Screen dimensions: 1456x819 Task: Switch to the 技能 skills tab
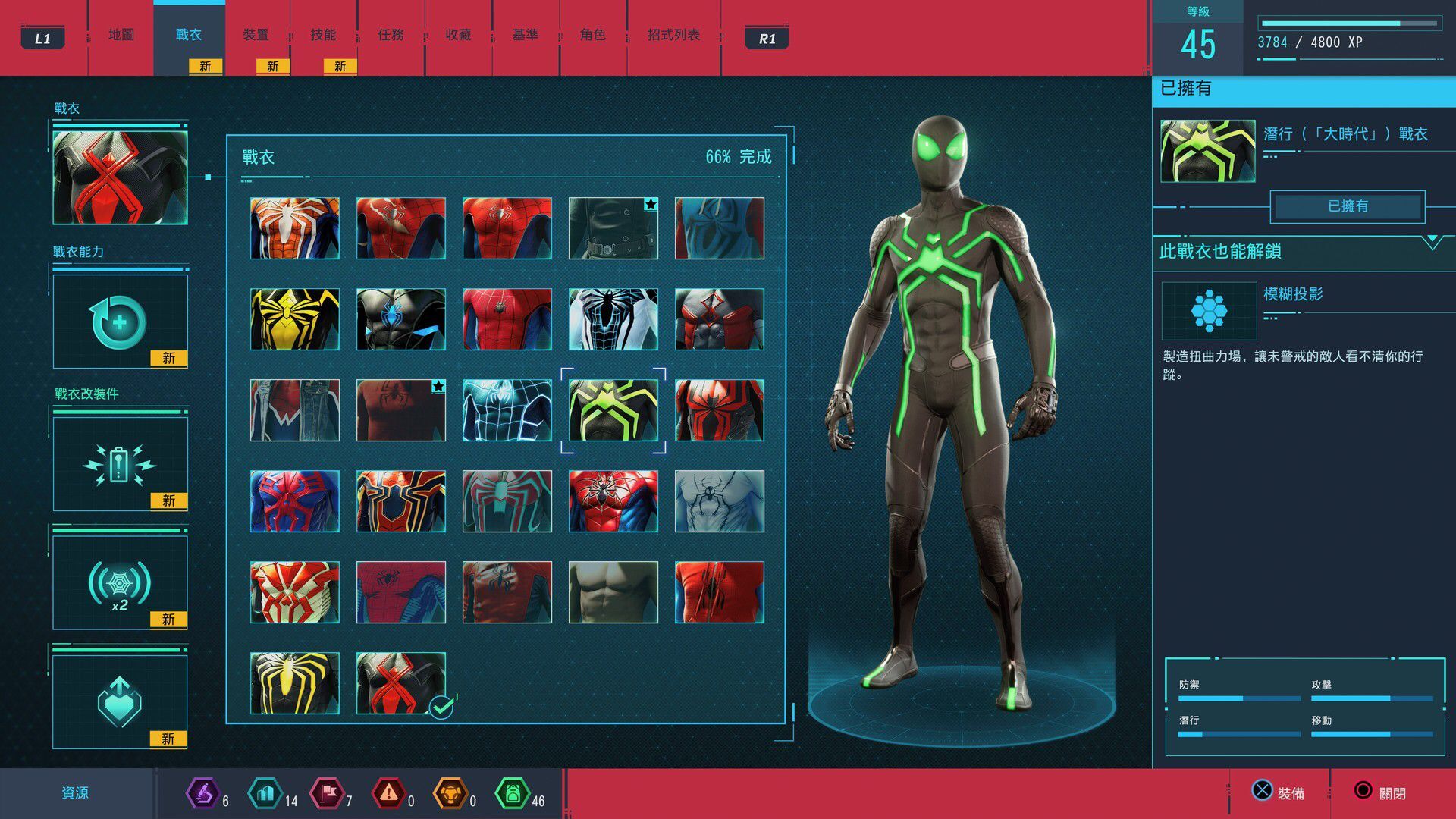pos(323,35)
